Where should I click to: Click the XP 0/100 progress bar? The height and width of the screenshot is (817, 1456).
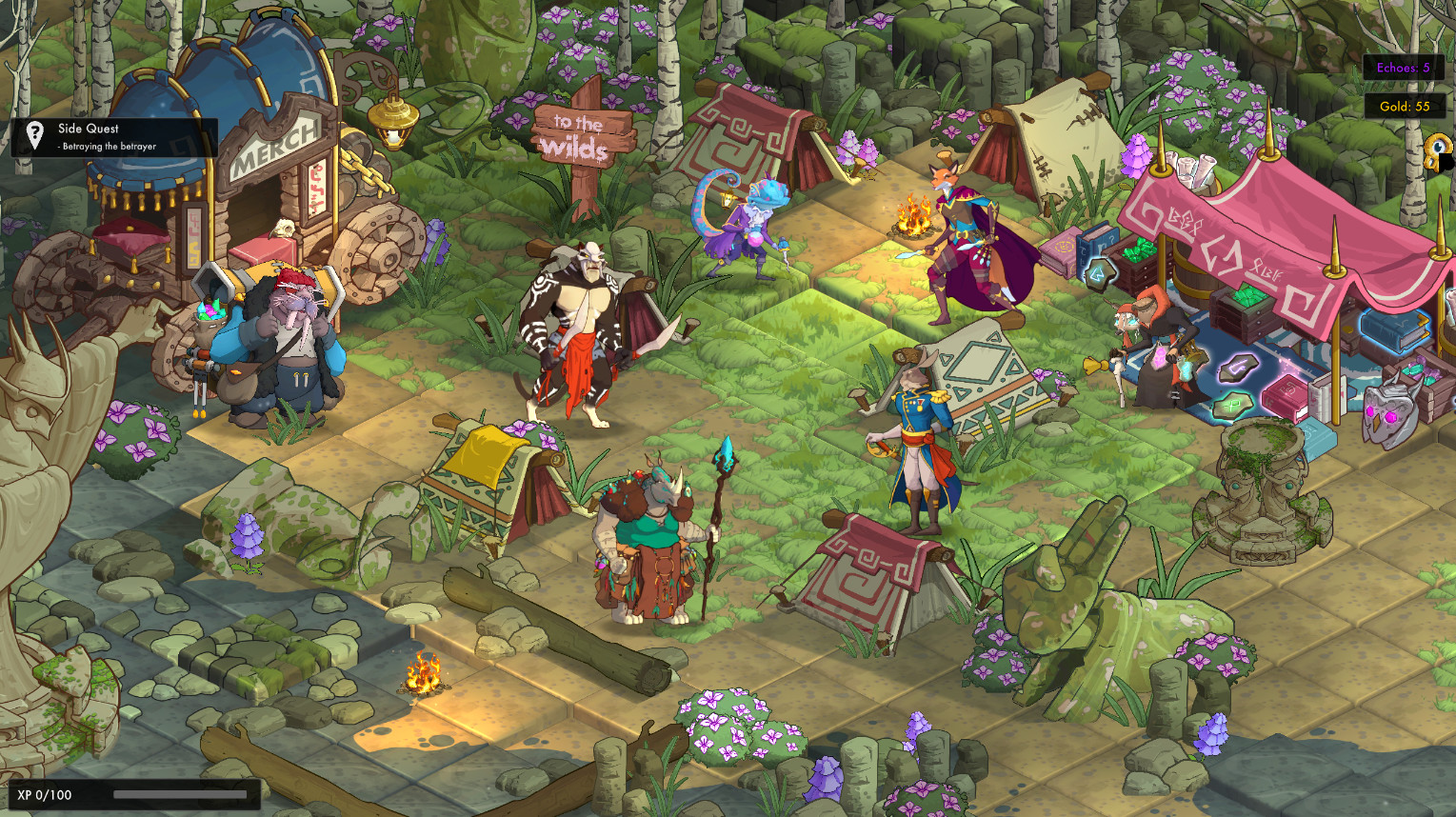pyautogui.click(x=133, y=793)
